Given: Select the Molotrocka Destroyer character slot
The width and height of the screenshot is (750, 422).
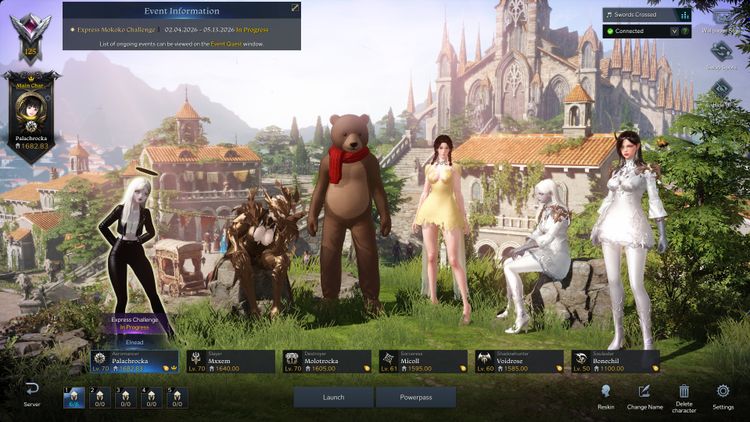Looking at the screenshot, I should tap(327, 361).
